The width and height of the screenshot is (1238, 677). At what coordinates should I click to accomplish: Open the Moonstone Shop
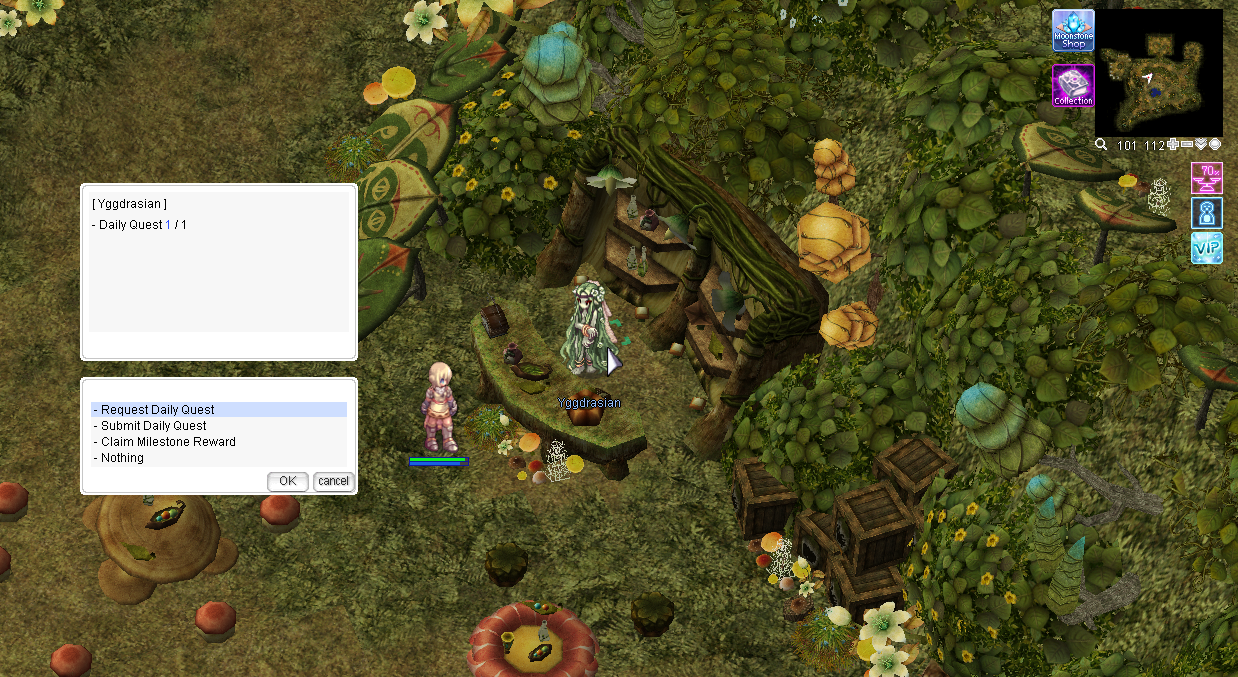(1073, 31)
